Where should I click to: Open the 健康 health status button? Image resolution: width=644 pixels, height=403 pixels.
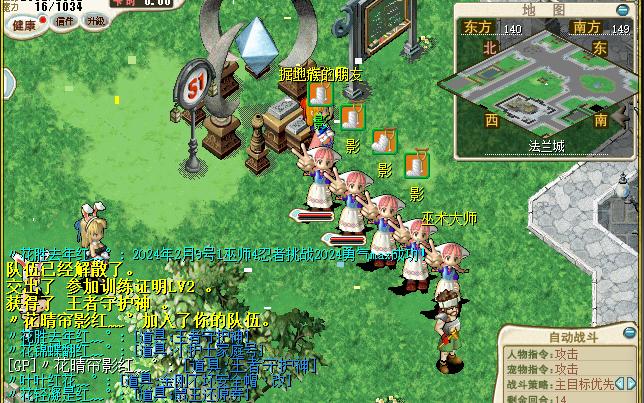23,22
